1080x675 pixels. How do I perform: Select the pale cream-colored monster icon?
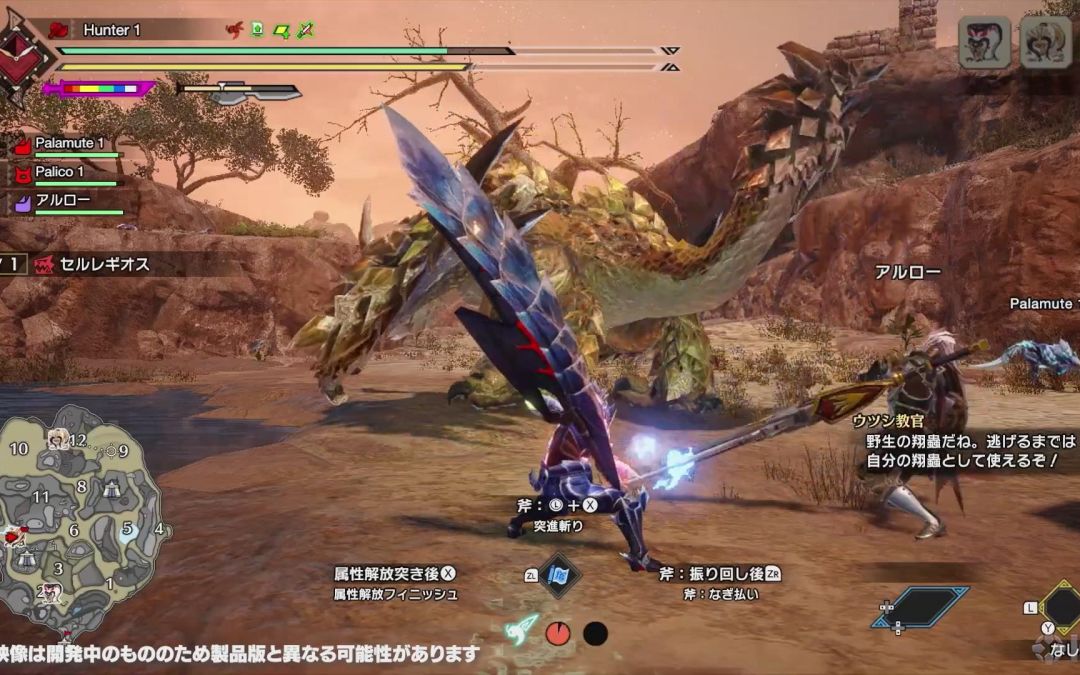coord(1045,43)
